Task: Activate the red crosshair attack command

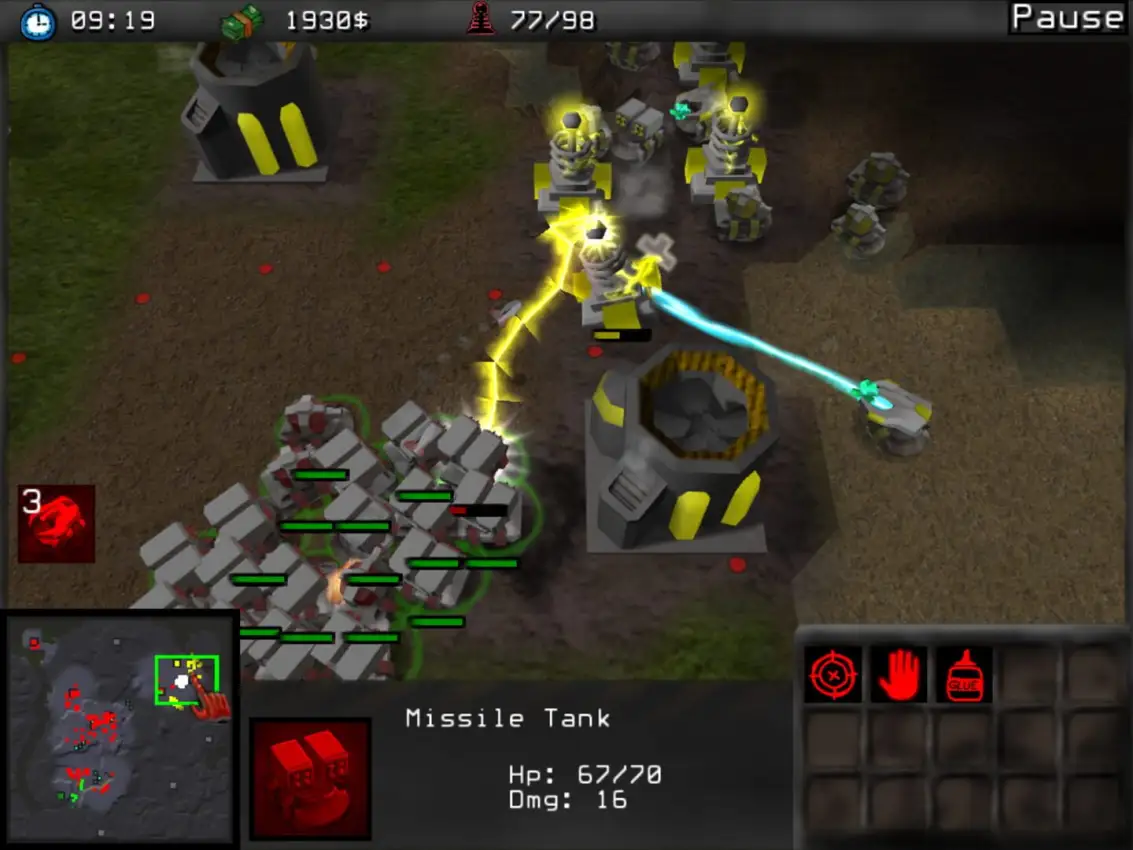Action: pyautogui.click(x=833, y=674)
